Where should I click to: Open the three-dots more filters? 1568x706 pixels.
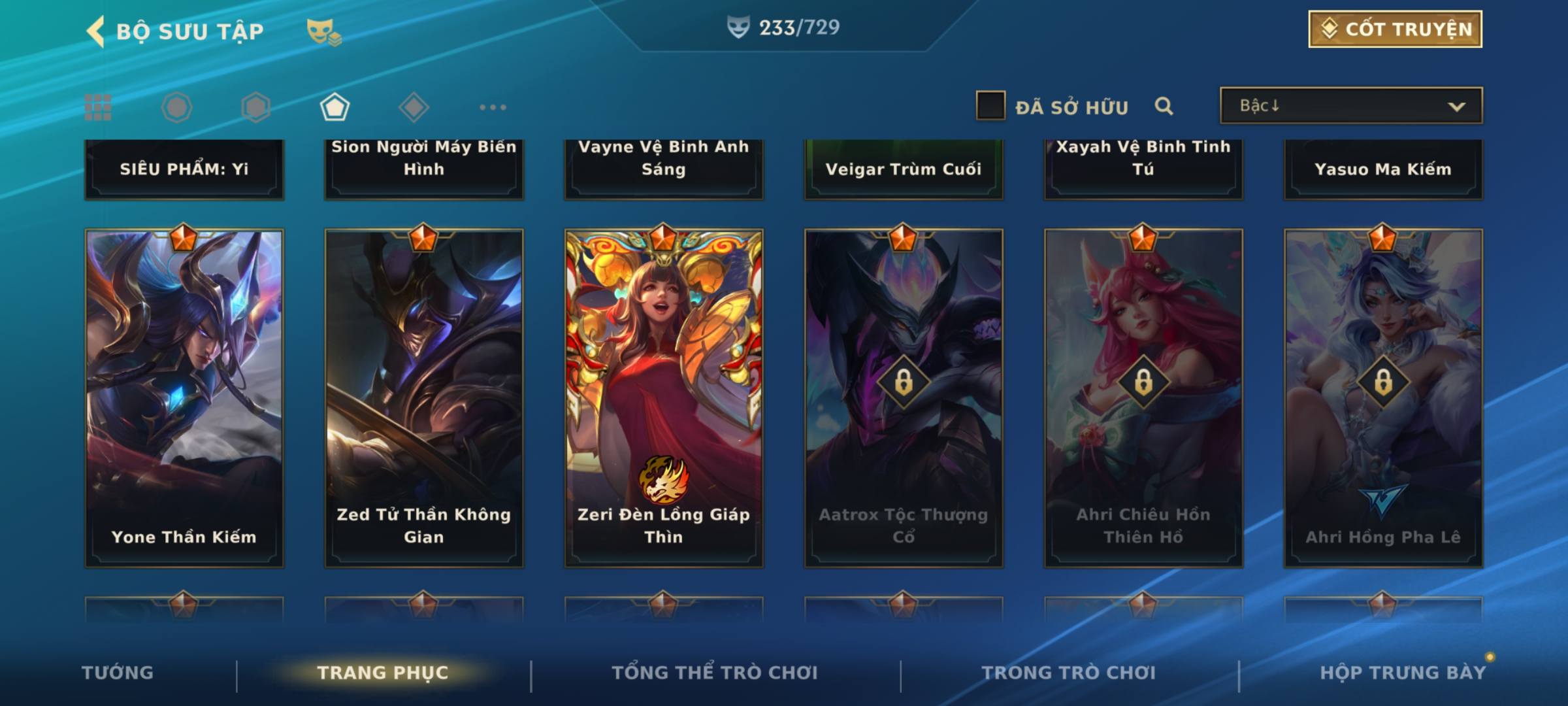pyautogui.click(x=493, y=107)
